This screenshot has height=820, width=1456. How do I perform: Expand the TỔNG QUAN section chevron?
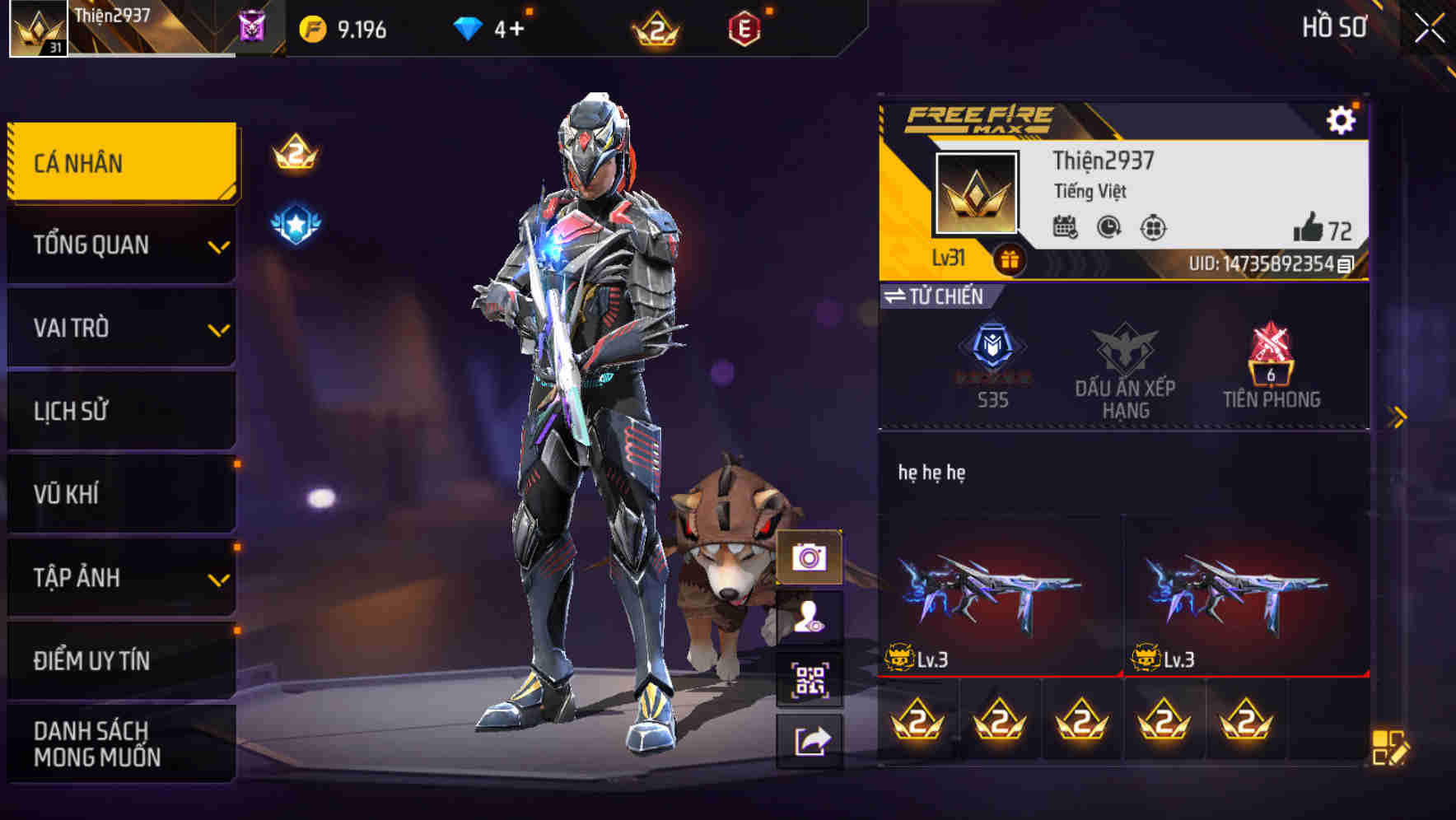219,245
